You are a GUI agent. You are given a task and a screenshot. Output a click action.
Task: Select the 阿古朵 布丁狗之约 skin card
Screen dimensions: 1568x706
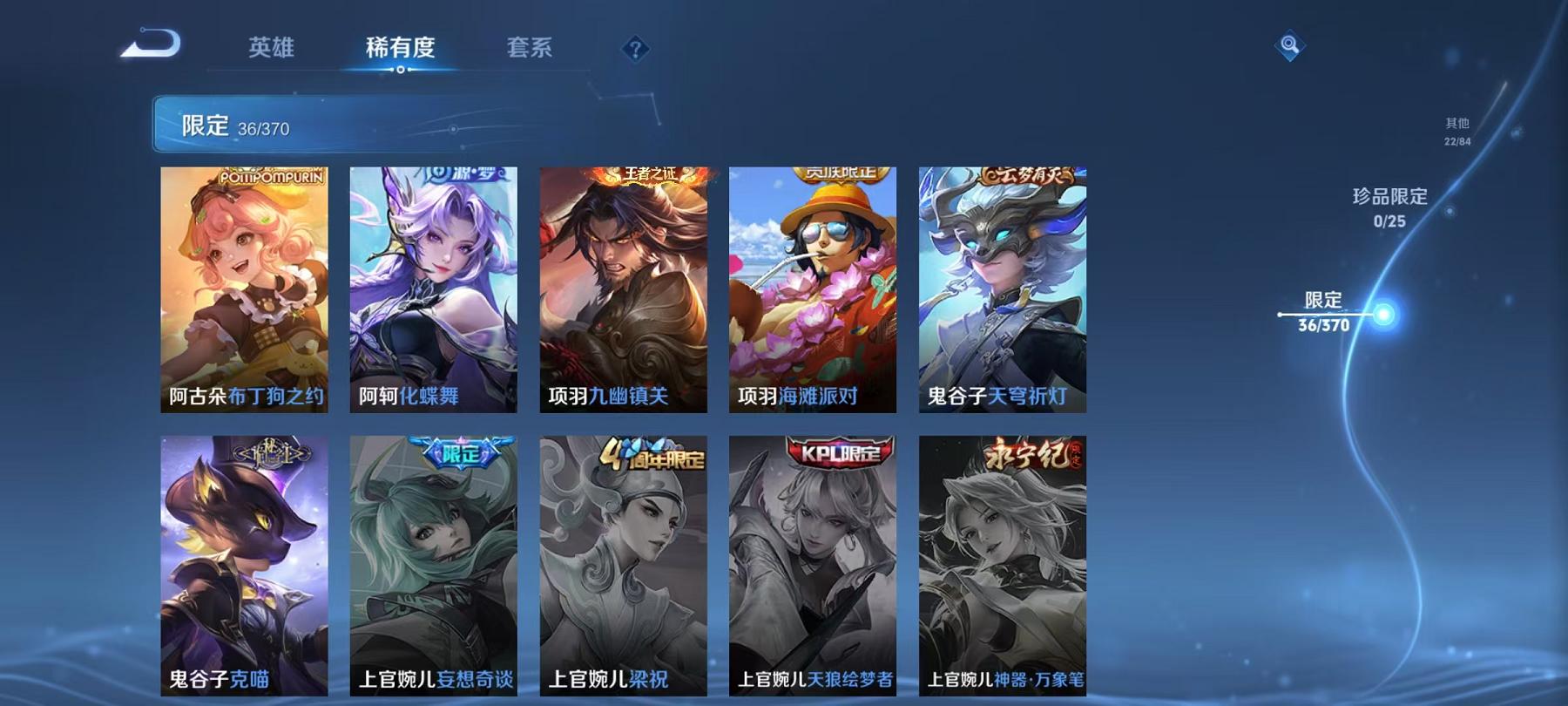pos(245,293)
